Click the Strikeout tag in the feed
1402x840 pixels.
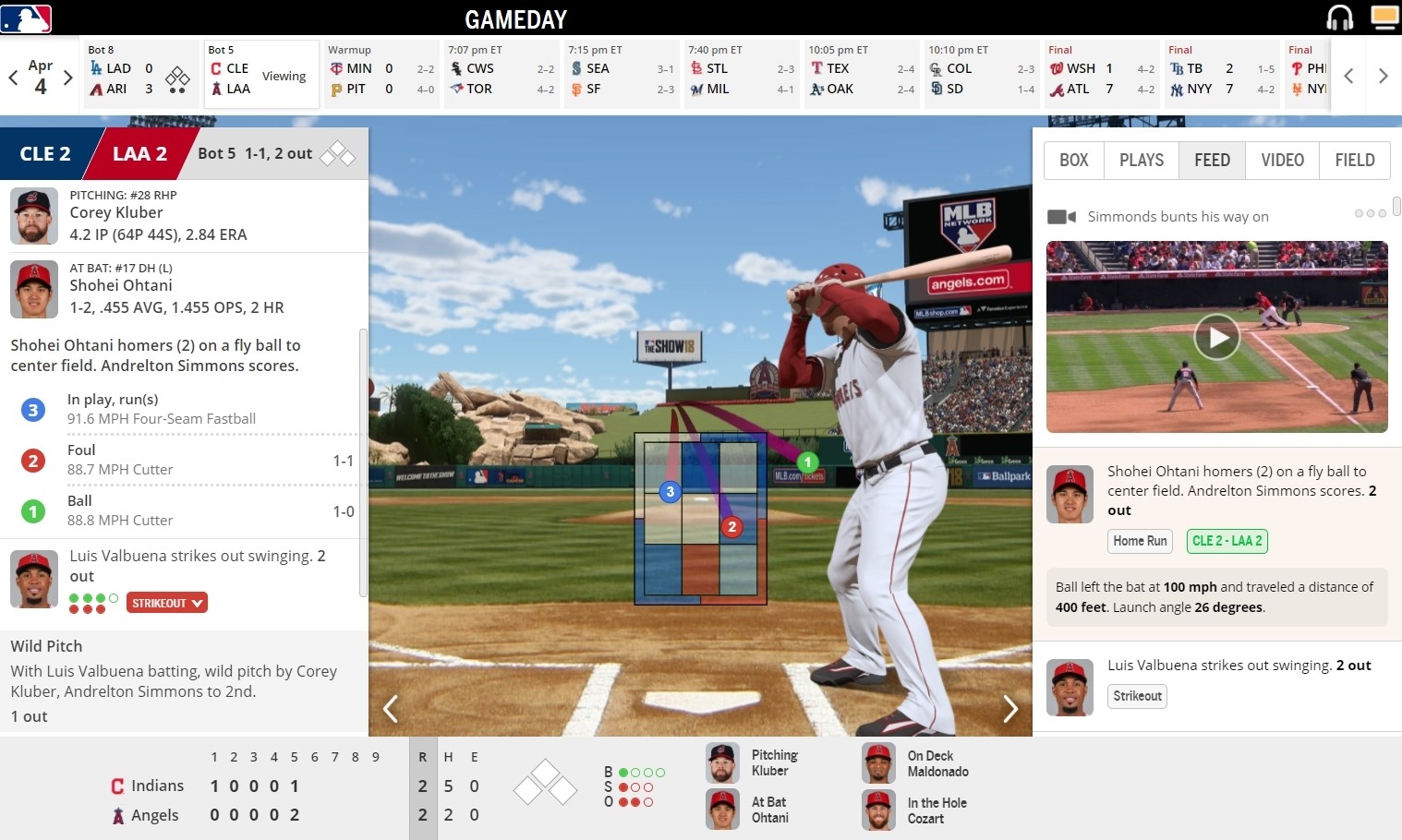(1137, 696)
